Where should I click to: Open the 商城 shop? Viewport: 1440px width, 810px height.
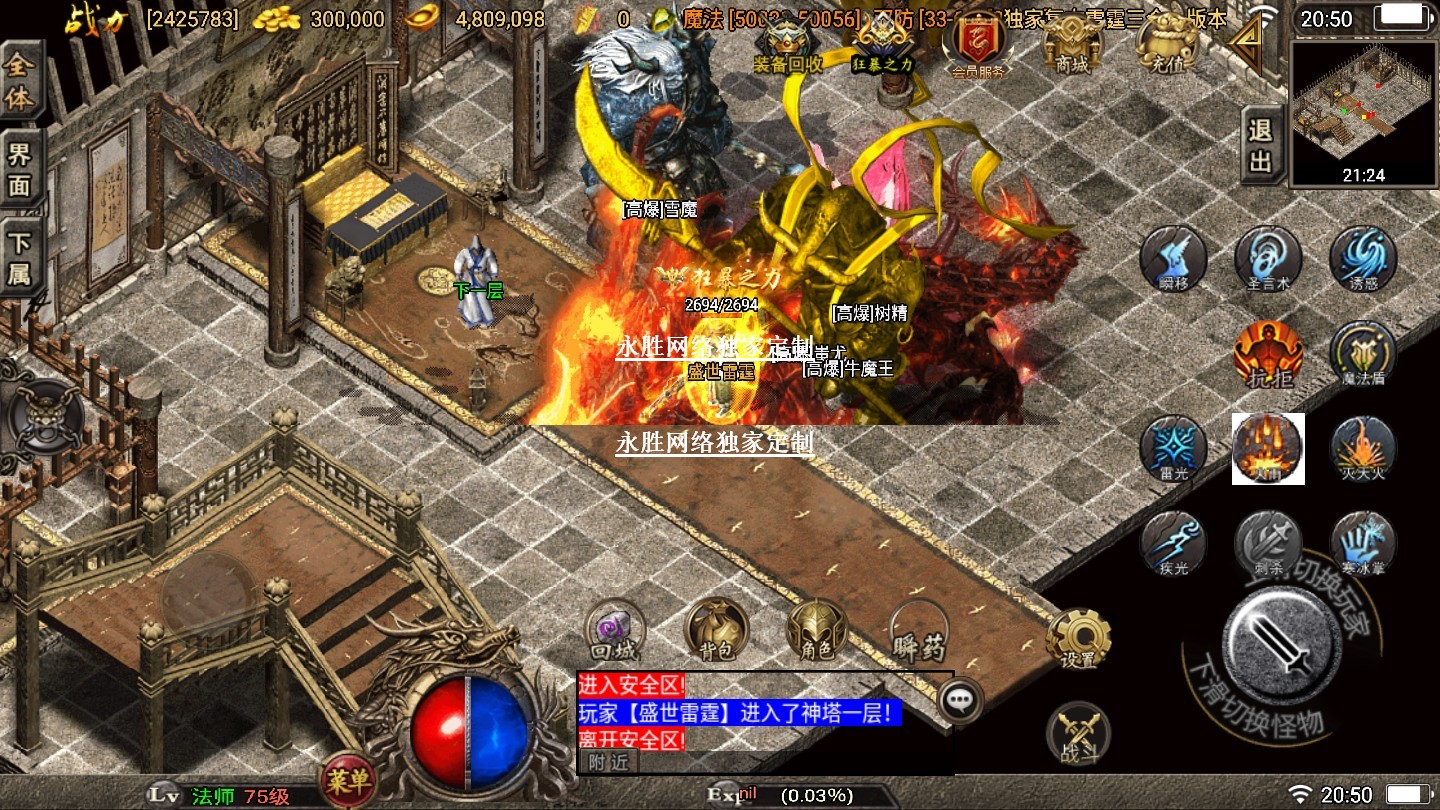pyautogui.click(x=1071, y=42)
